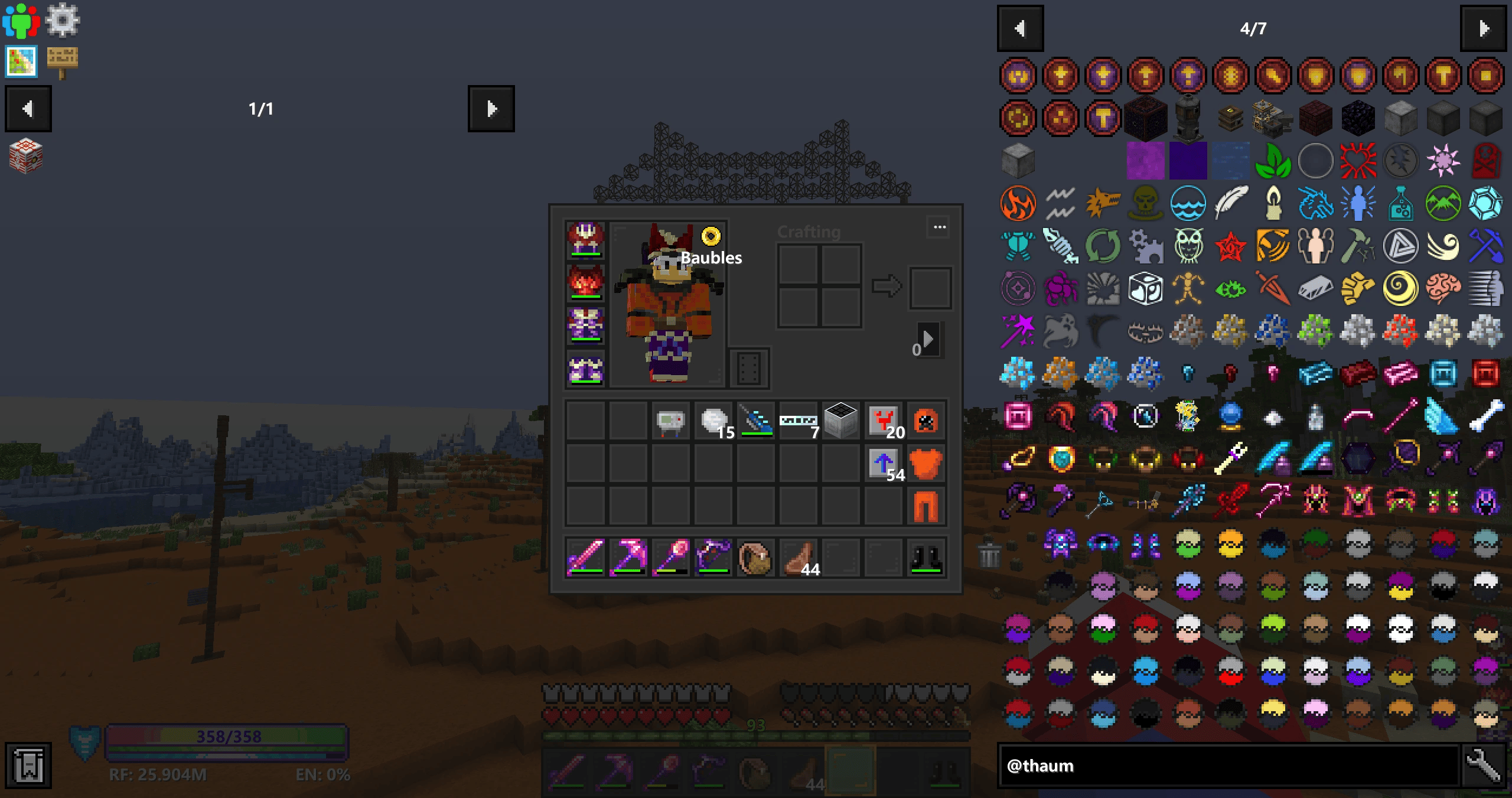
Task: Open JEI config with the wrench button
Action: (x=1484, y=766)
